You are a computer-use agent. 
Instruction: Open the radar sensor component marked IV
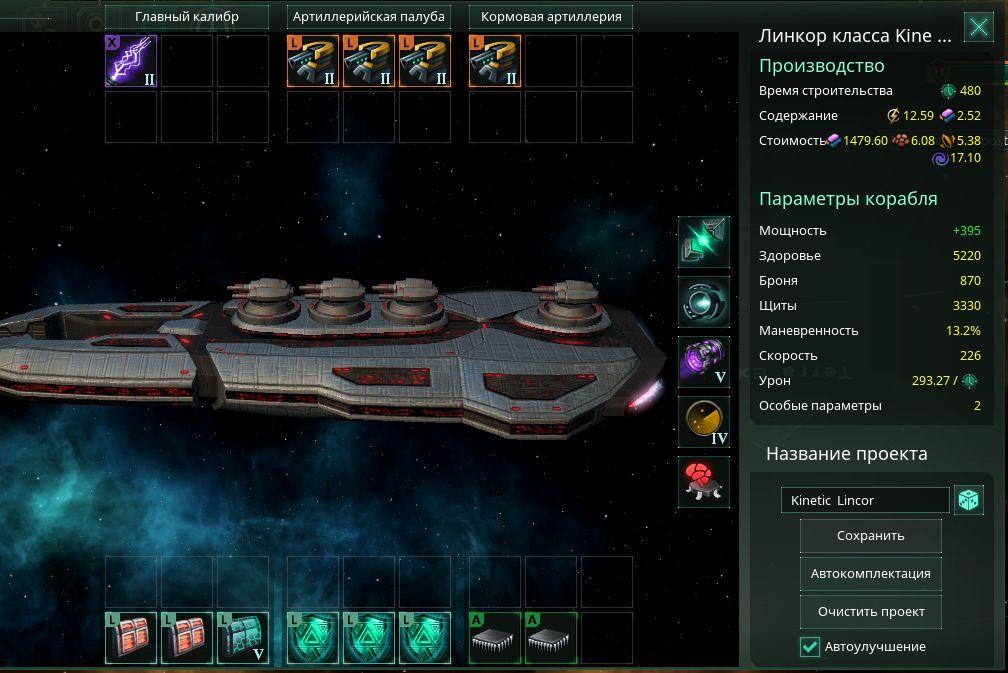[704, 422]
